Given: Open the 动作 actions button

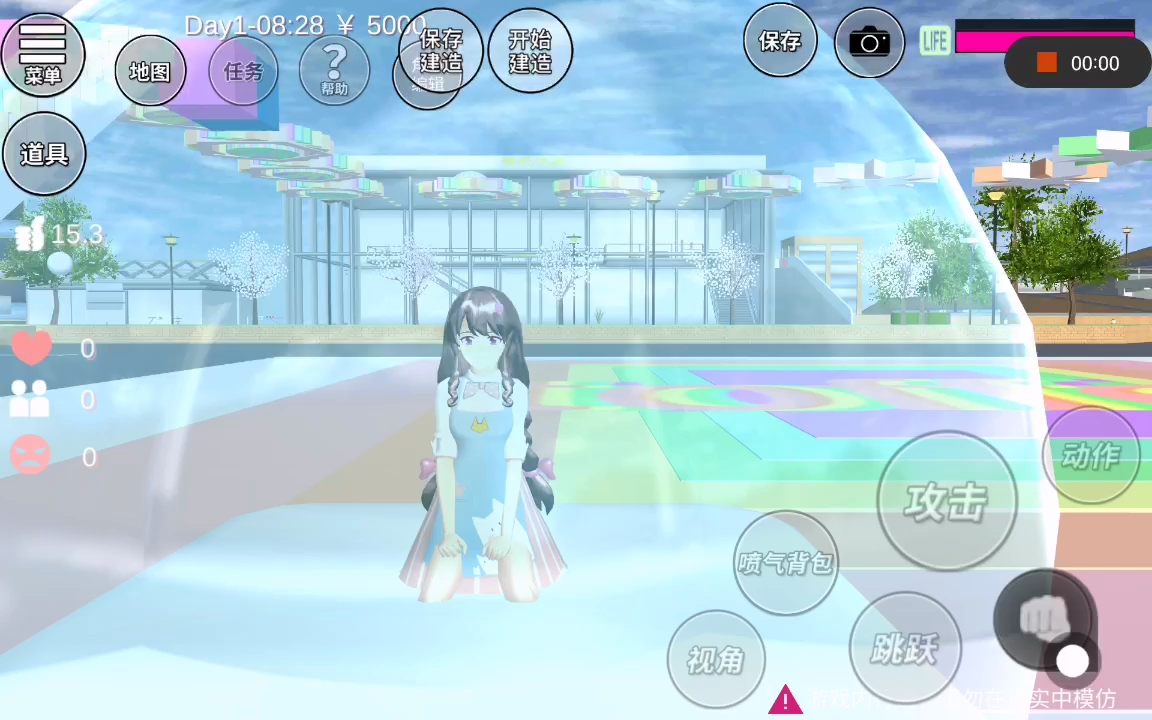Looking at the screenshot, I should pyautogui.click(x=1090, y=455).
